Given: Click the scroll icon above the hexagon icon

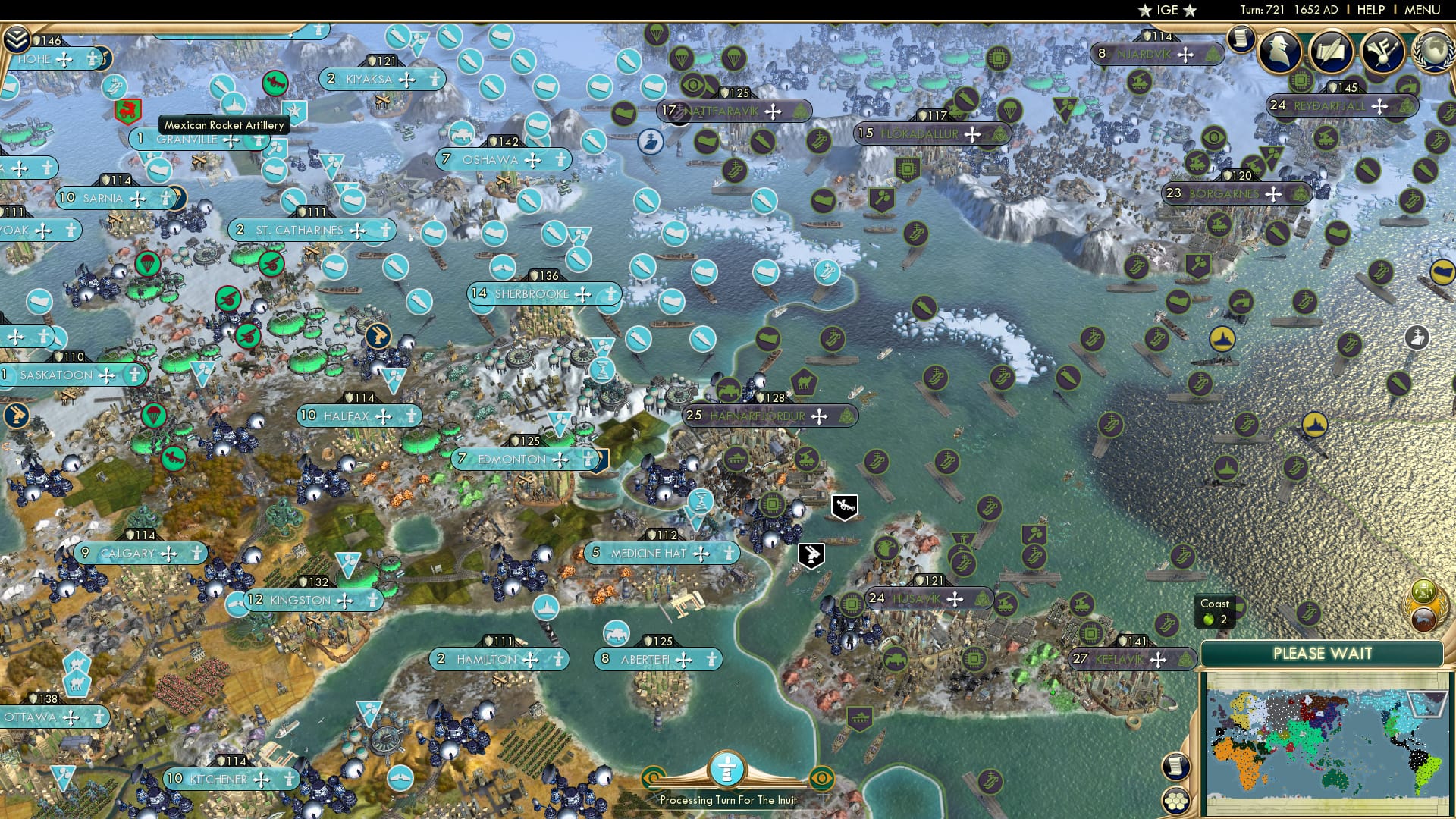Looking at the screenshot, I should coord(1175,766).
